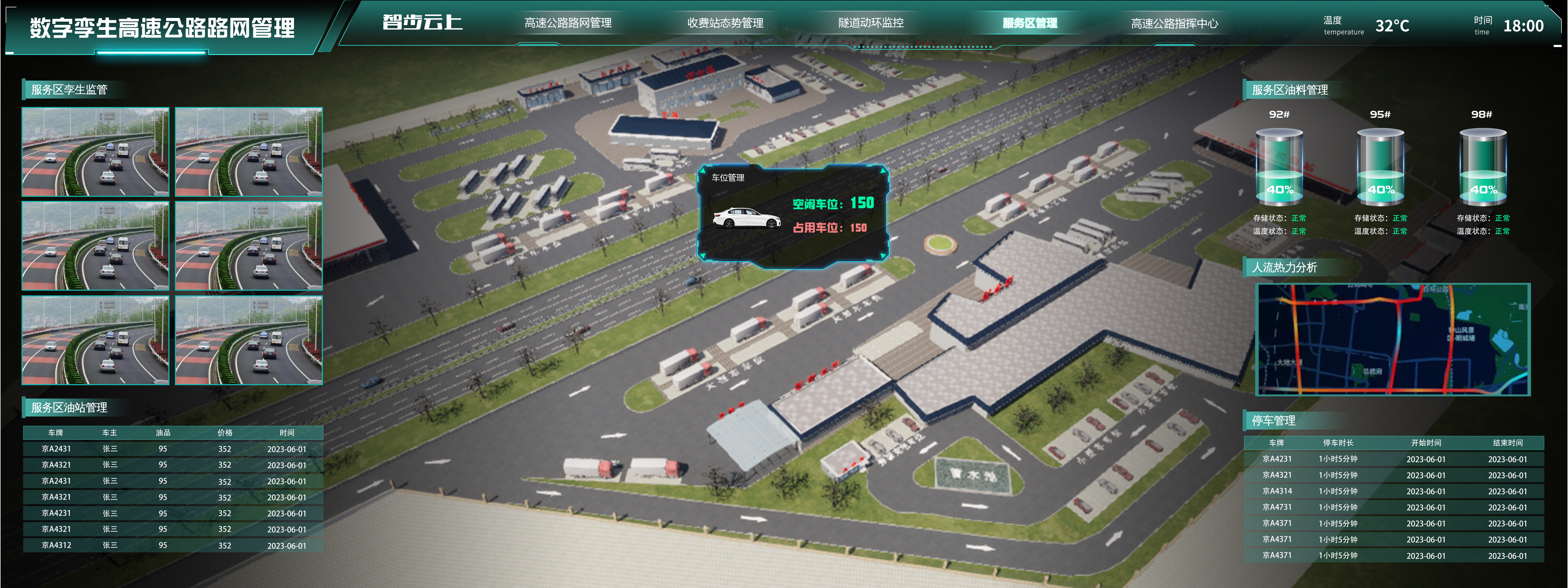This screenshot has width=1568, height=588.
Task: Select the 隧道动环监控 tab
Action: [871, 23]
